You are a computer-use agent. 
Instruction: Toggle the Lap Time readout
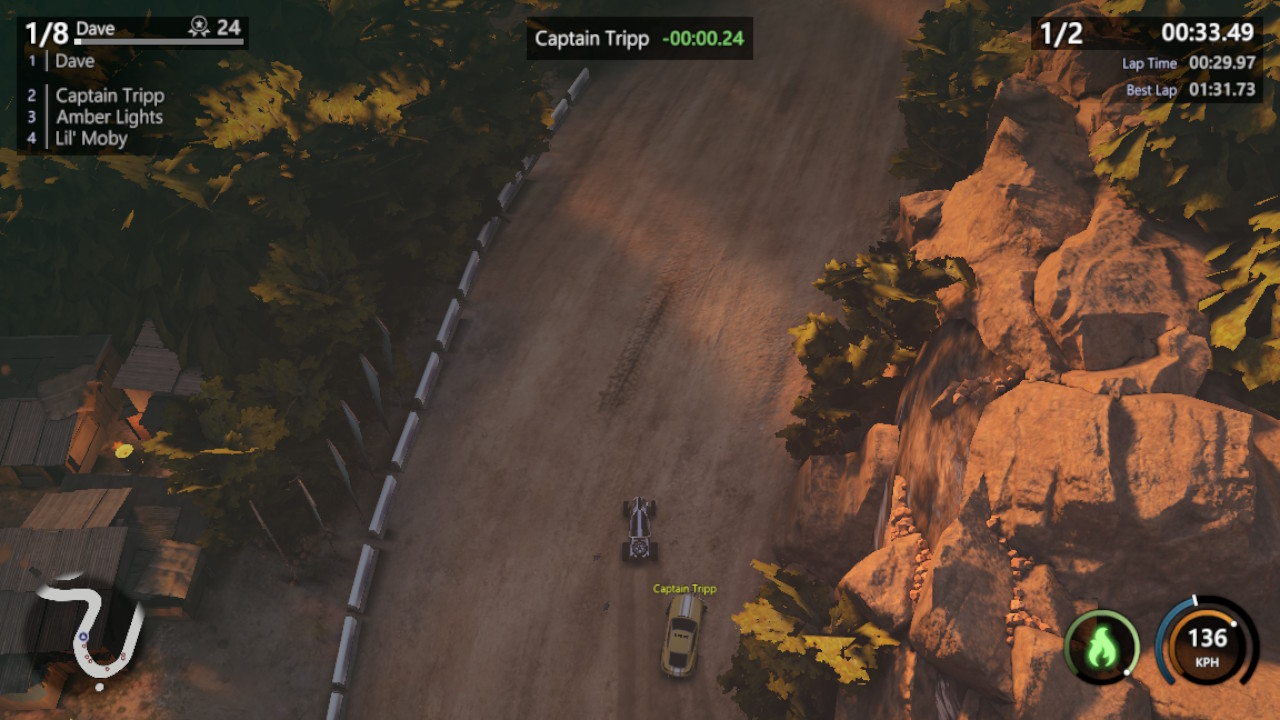point(1192,63)
